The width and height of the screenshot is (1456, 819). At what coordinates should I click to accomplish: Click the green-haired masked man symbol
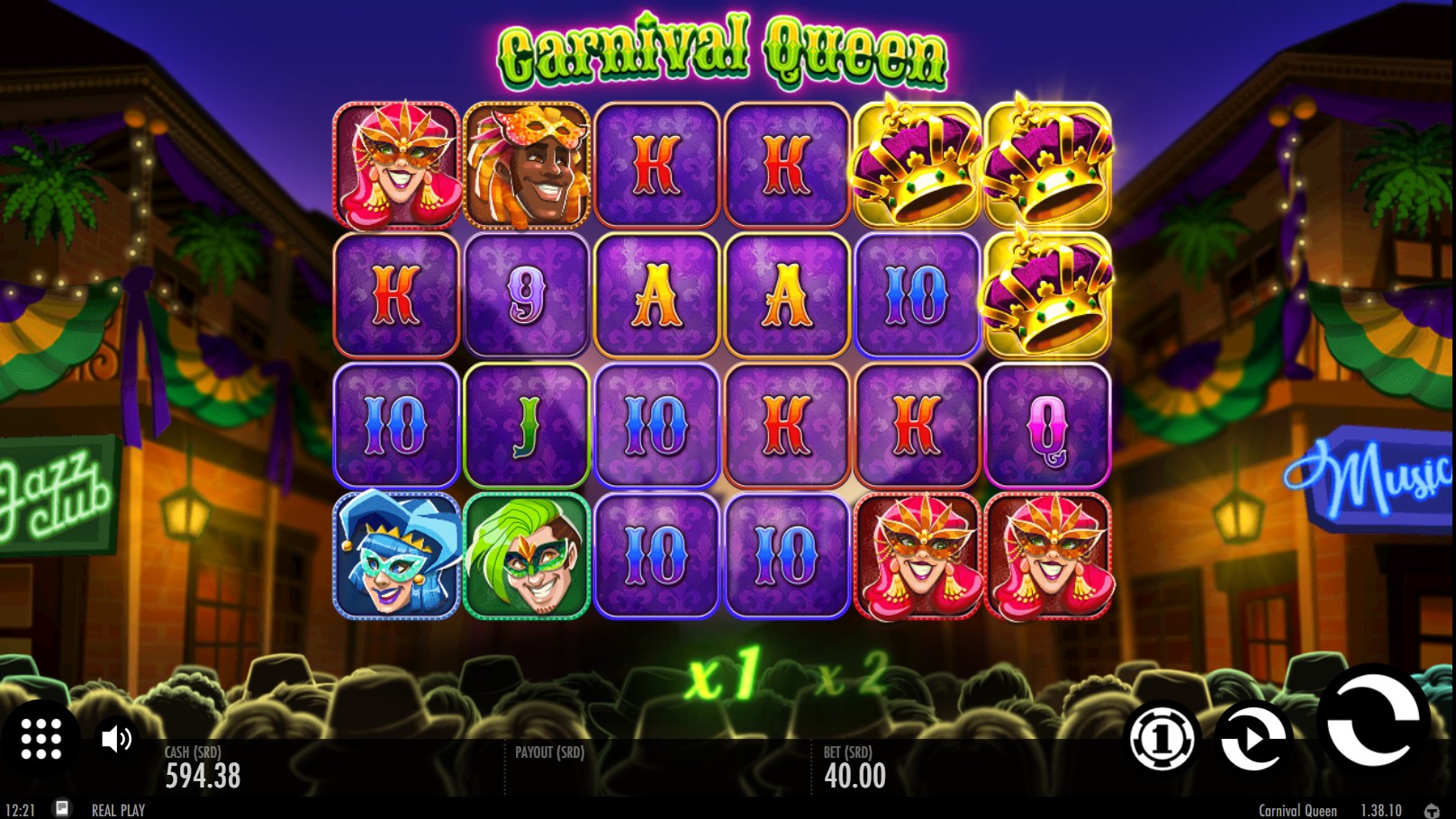tap(526, 558)
